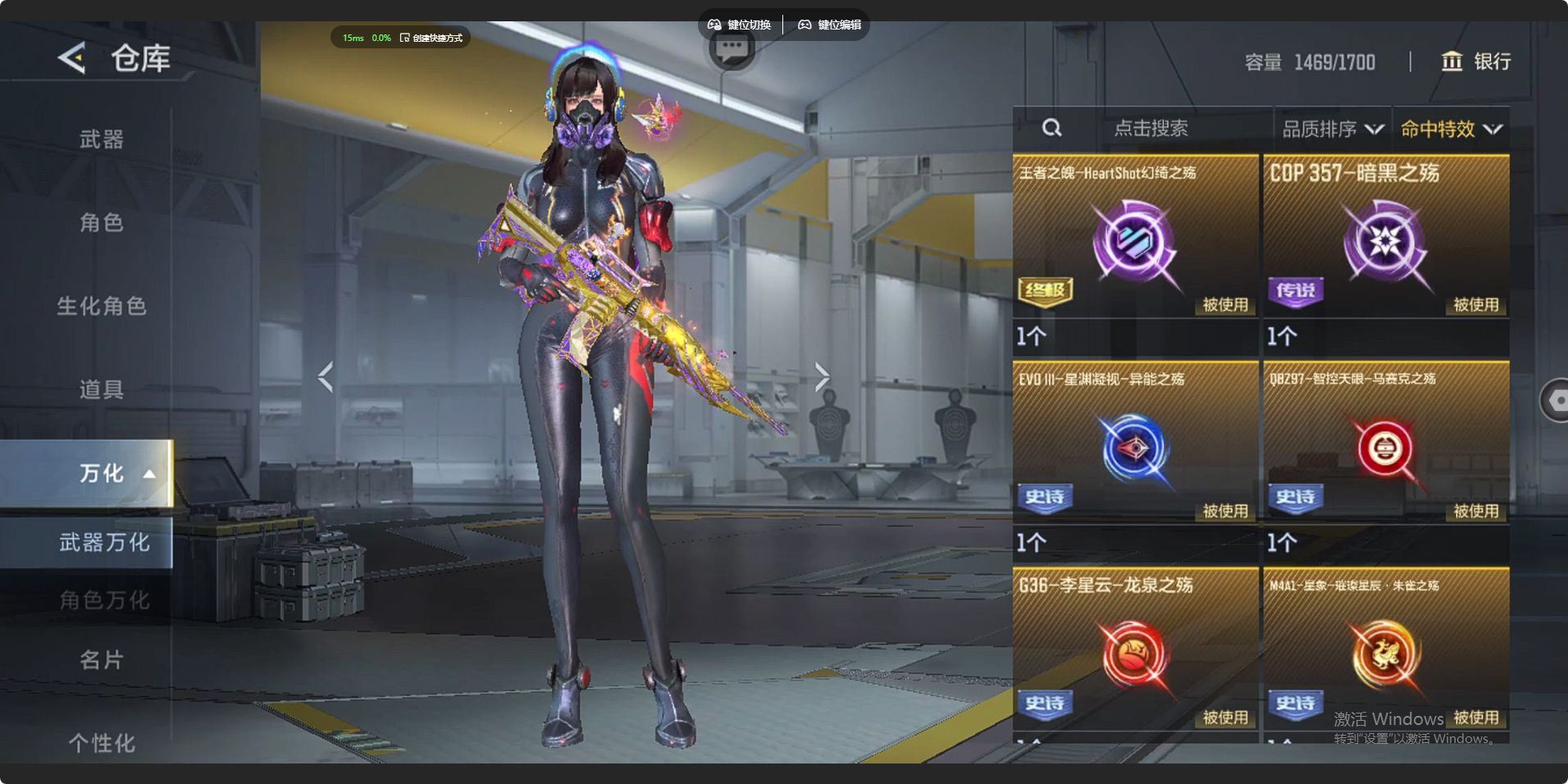The width and height of the screenshot is (1568, 784).
Task: Switch to the 角色 category
Action: coord(102,222)
